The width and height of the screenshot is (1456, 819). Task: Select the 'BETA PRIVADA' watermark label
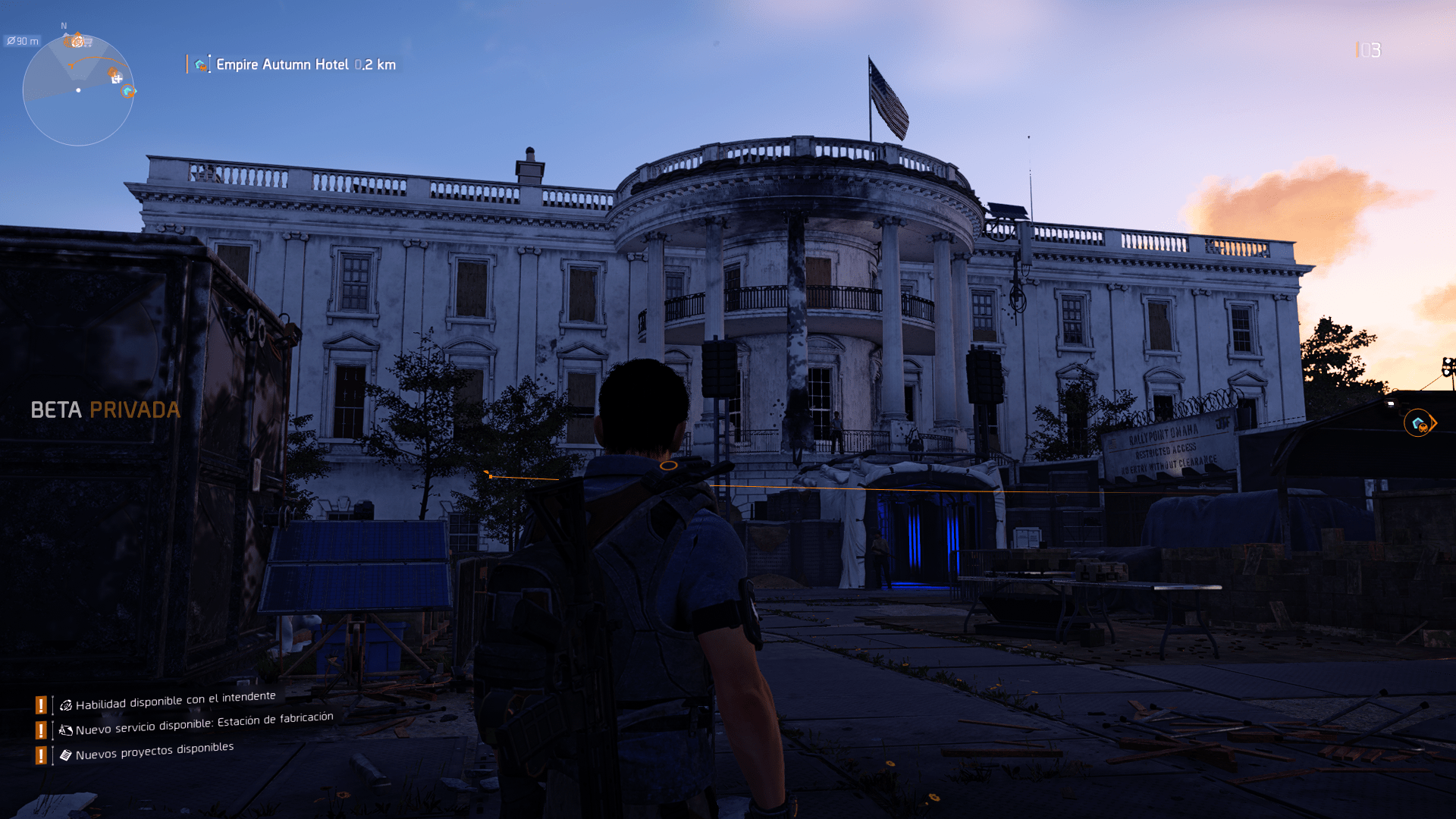(x=105, y=410)
